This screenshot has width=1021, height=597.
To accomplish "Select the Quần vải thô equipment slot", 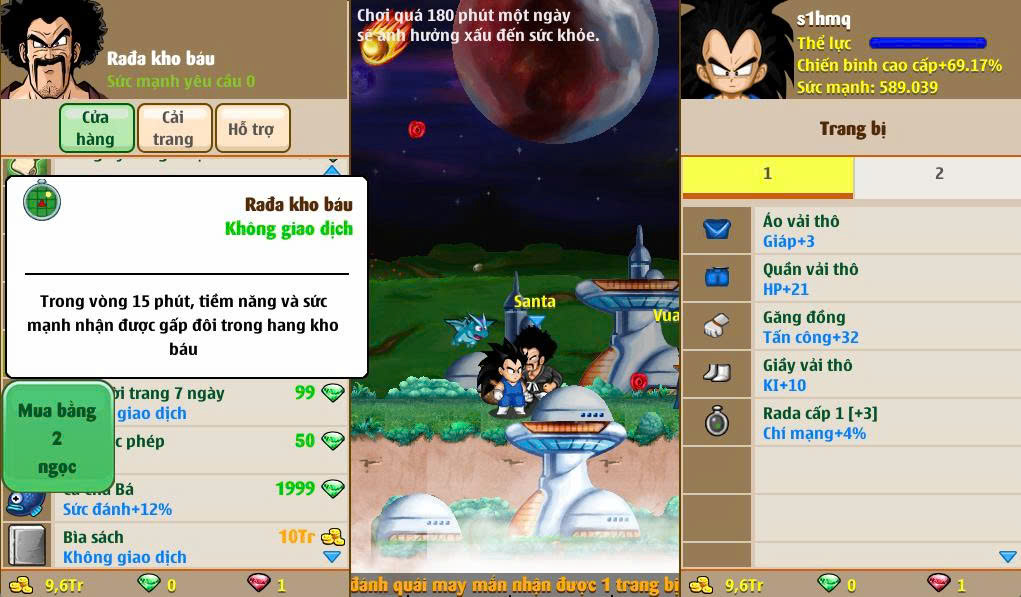I will [850, 278].
